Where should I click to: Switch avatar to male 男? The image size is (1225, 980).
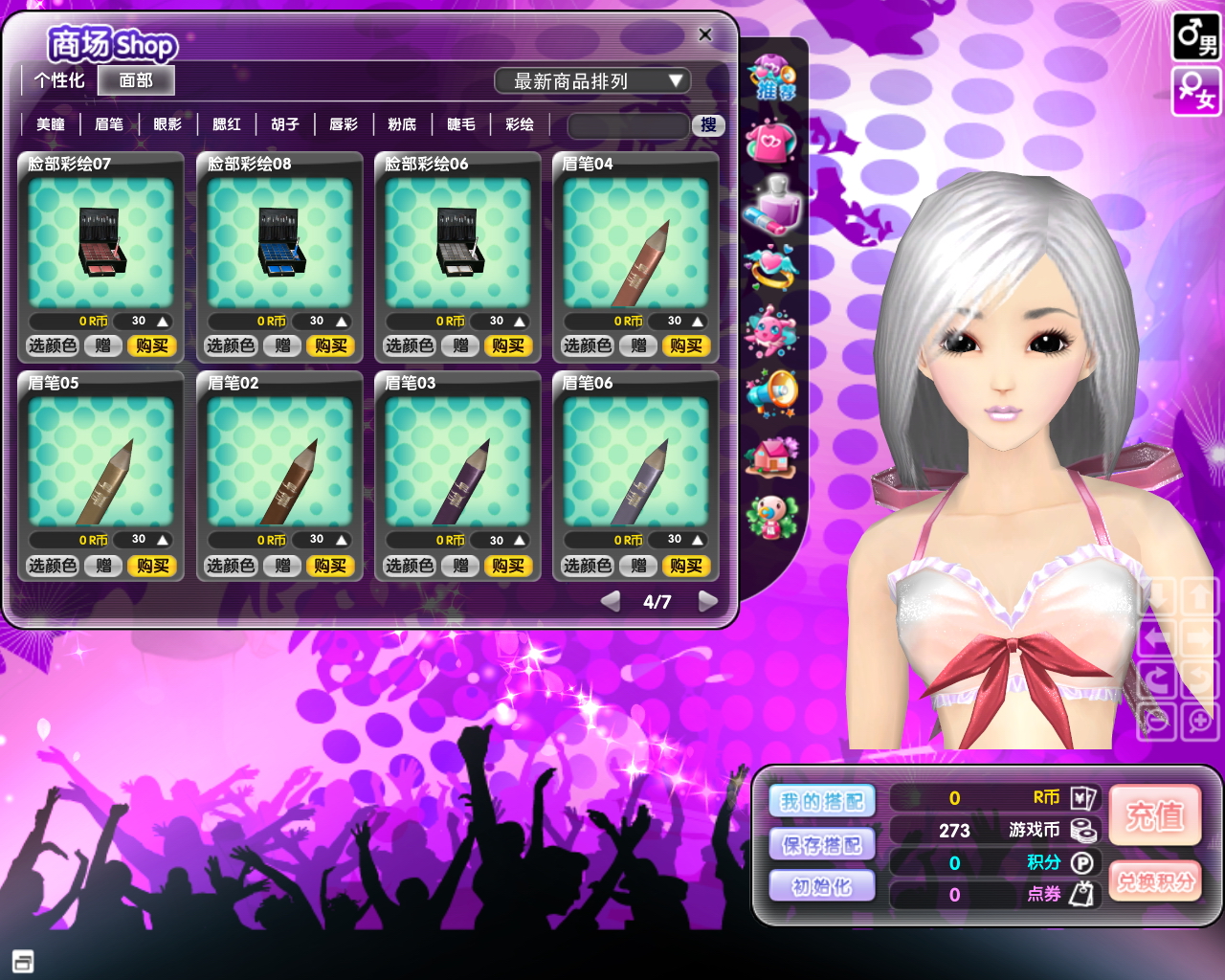[x=1196, y=36]
